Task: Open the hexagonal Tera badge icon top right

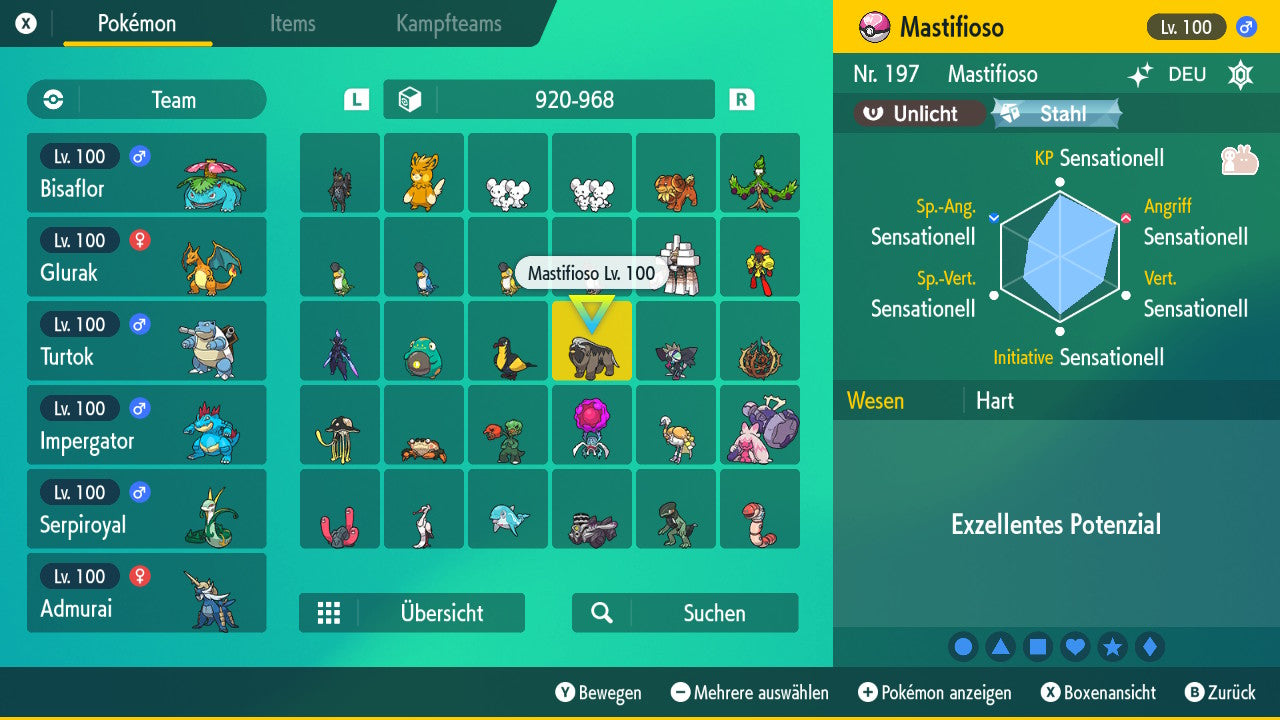Action: (x=1240, y=74)
